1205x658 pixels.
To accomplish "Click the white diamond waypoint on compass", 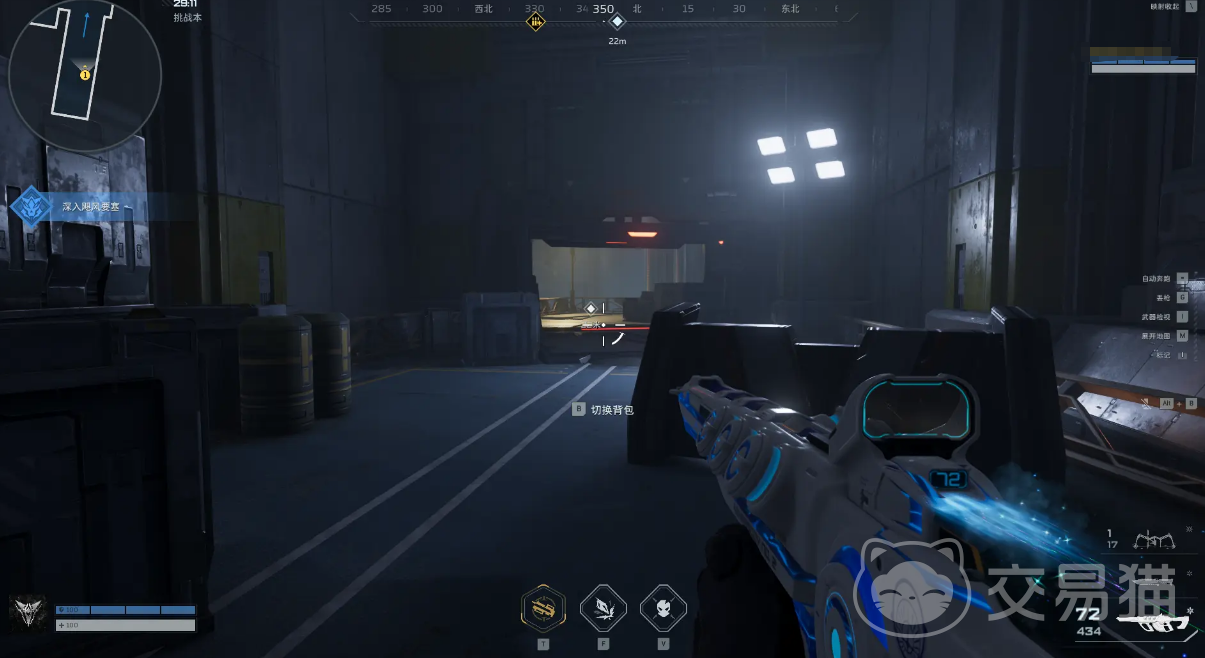I will (x=617, y=21).
